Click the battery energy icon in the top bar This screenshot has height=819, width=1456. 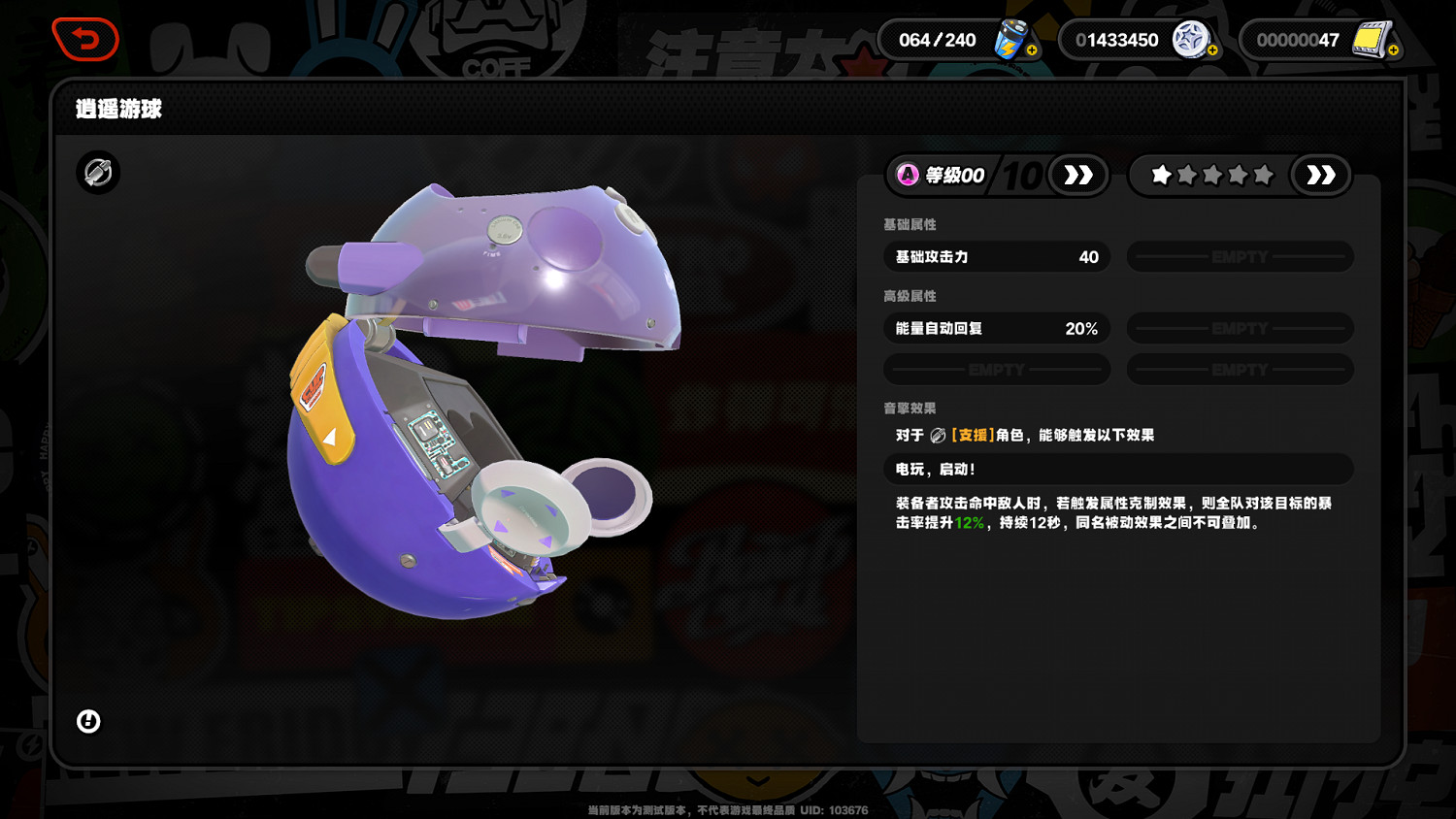[1009, 40]
